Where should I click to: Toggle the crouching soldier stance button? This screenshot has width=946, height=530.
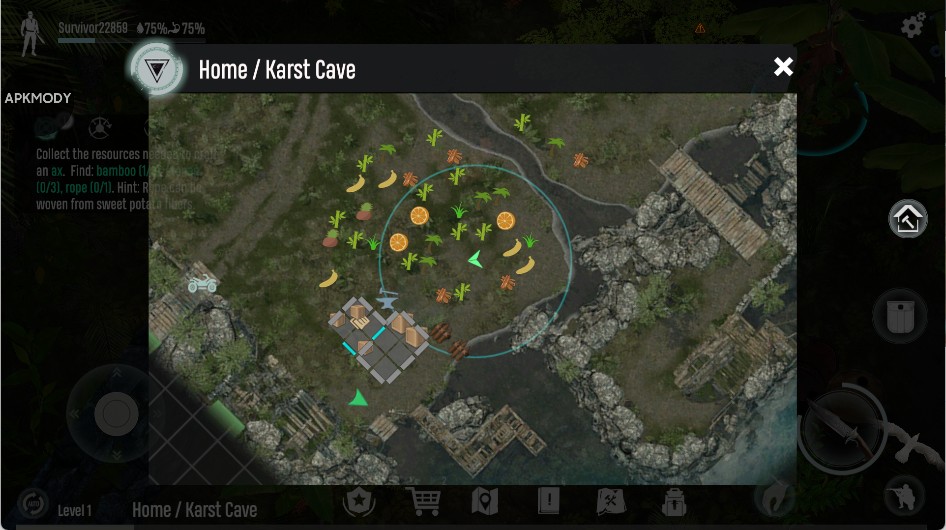pyautogui.click(x=904, y=497)
